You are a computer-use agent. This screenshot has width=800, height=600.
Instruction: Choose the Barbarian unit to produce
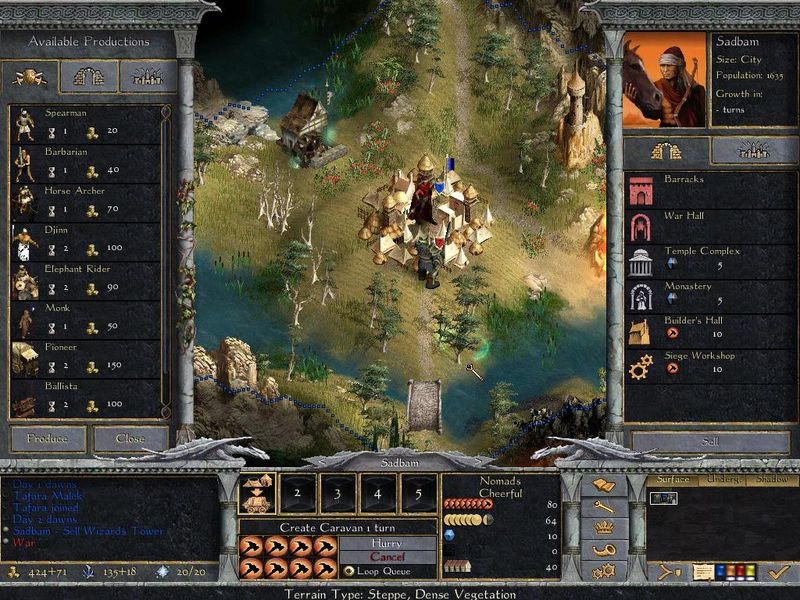[85, 162]
